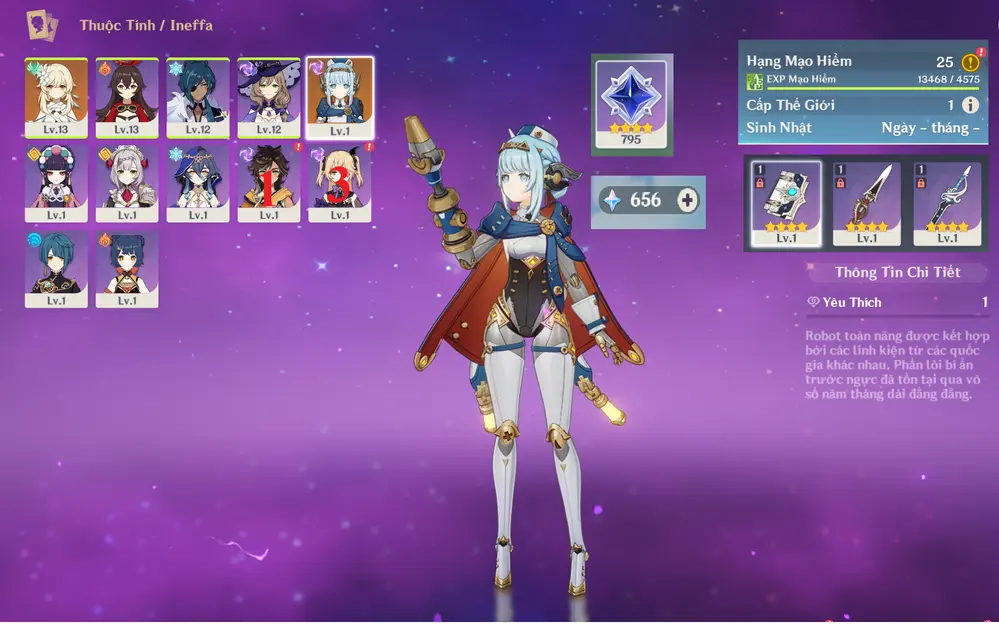Viewport: 999px width, 624px height.
Task: Choose Noelle's portrait card
Action: 127,182
